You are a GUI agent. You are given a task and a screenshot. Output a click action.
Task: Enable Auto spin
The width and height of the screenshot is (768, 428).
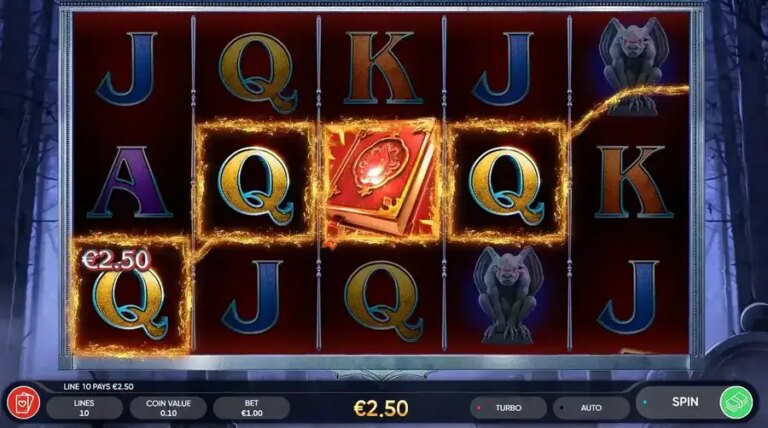(x=590, y=408)
